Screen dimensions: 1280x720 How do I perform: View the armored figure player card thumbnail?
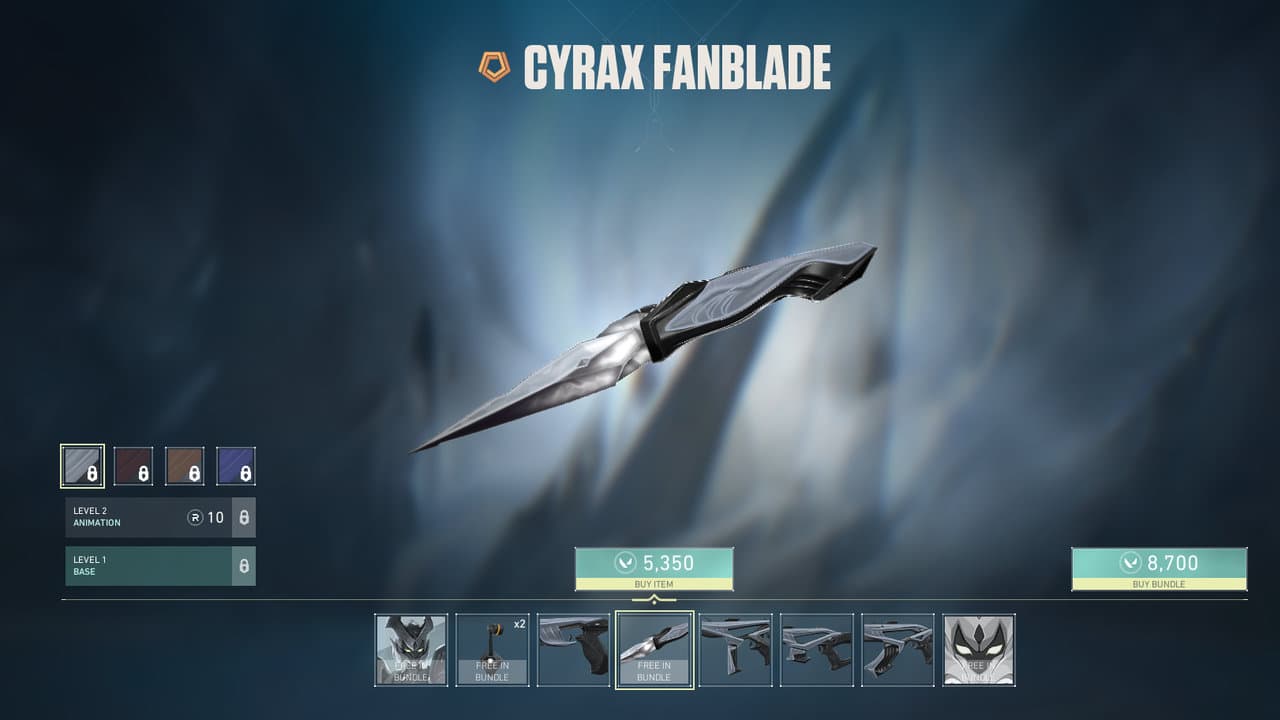(x=411, y=649)
